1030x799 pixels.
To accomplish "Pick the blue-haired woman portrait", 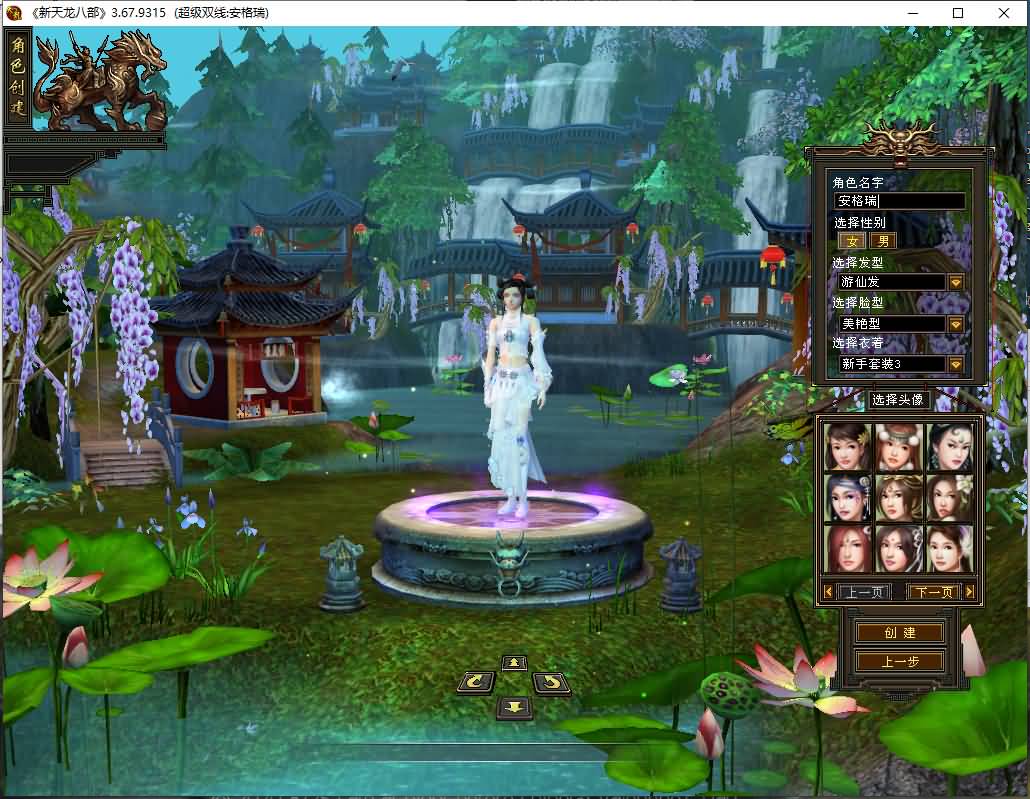I will click(x=848, y=497).
